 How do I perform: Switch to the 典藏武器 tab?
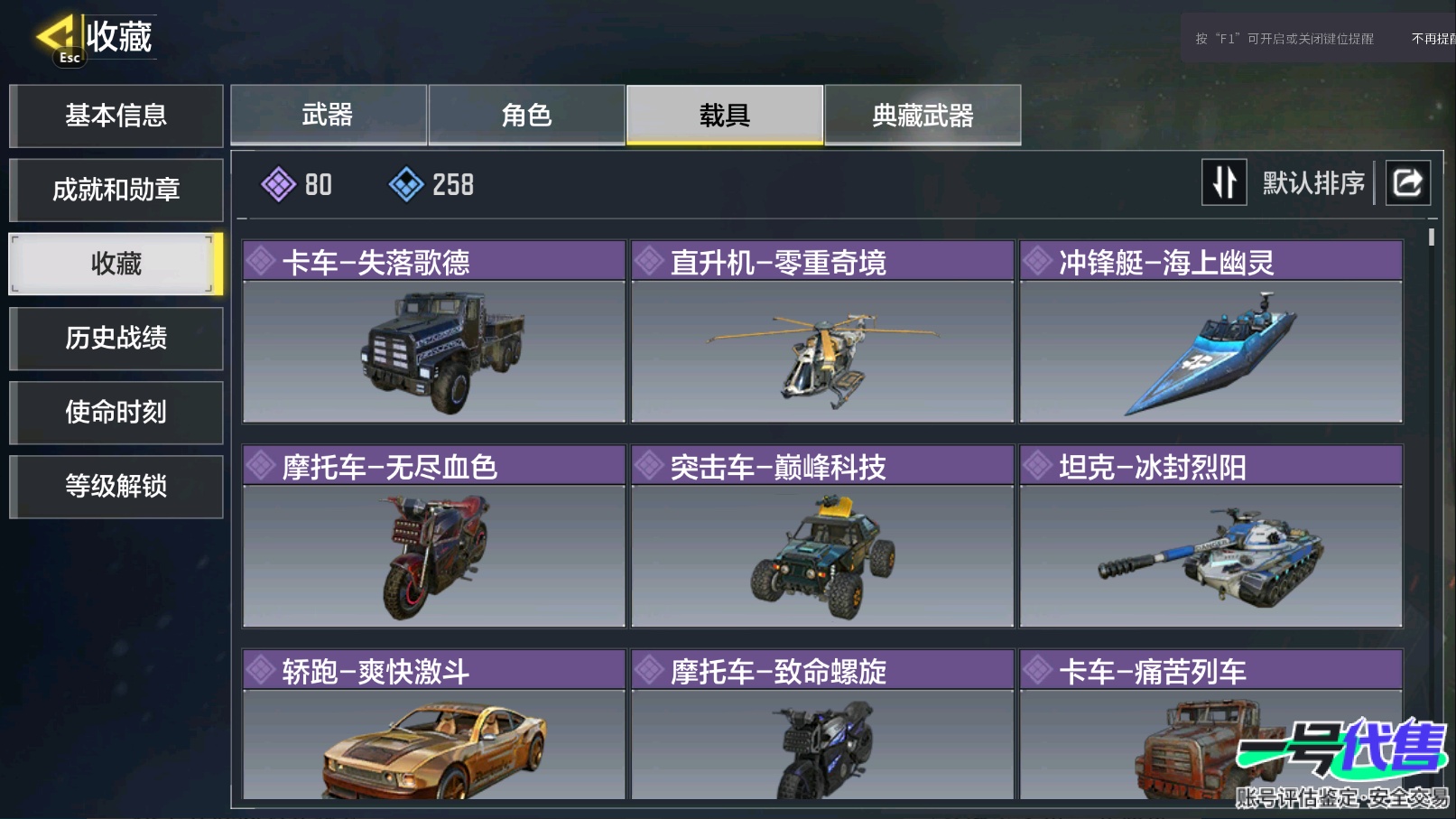click(x=923, y=115)
